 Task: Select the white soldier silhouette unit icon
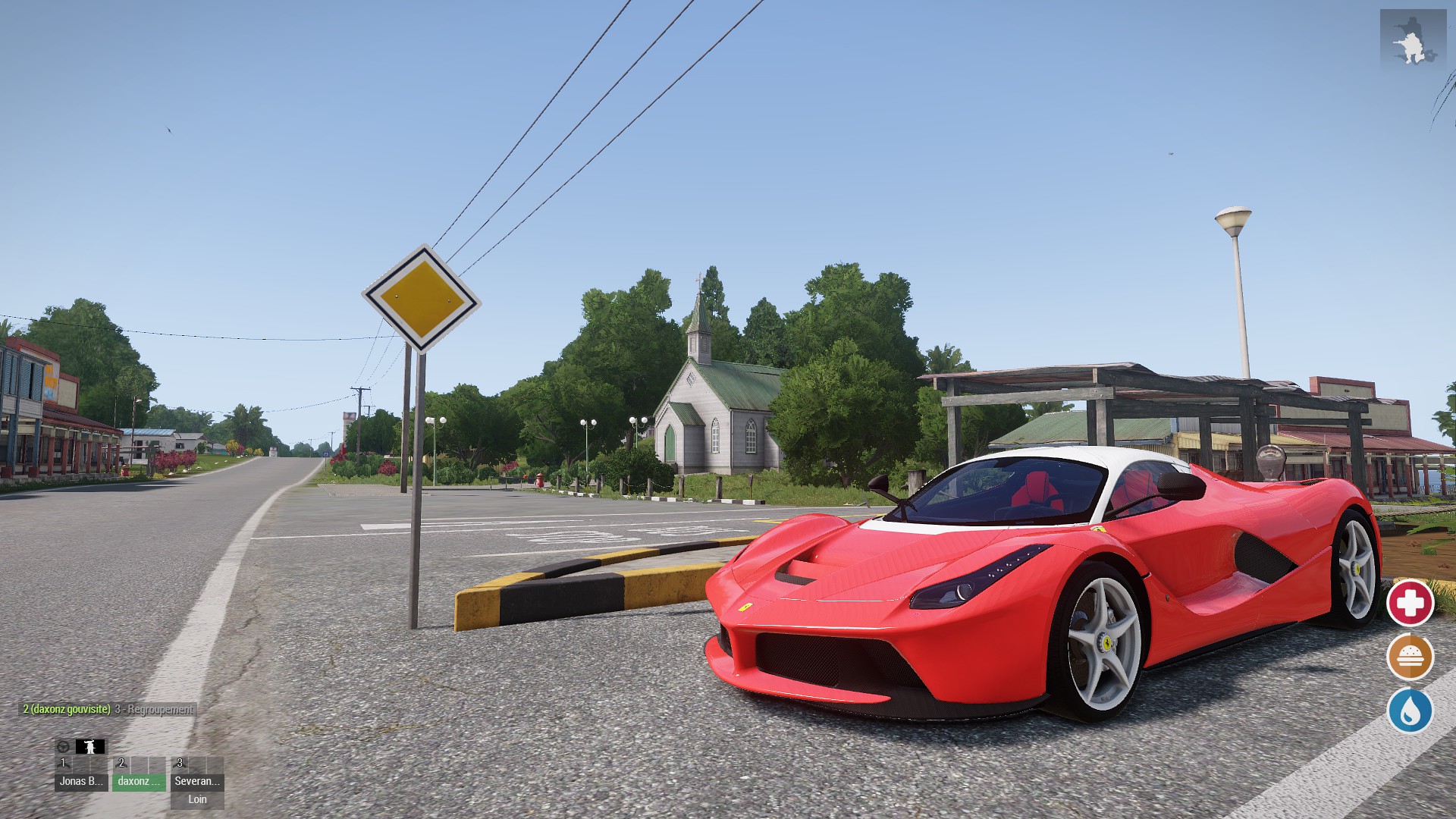(x=89, y=747)
